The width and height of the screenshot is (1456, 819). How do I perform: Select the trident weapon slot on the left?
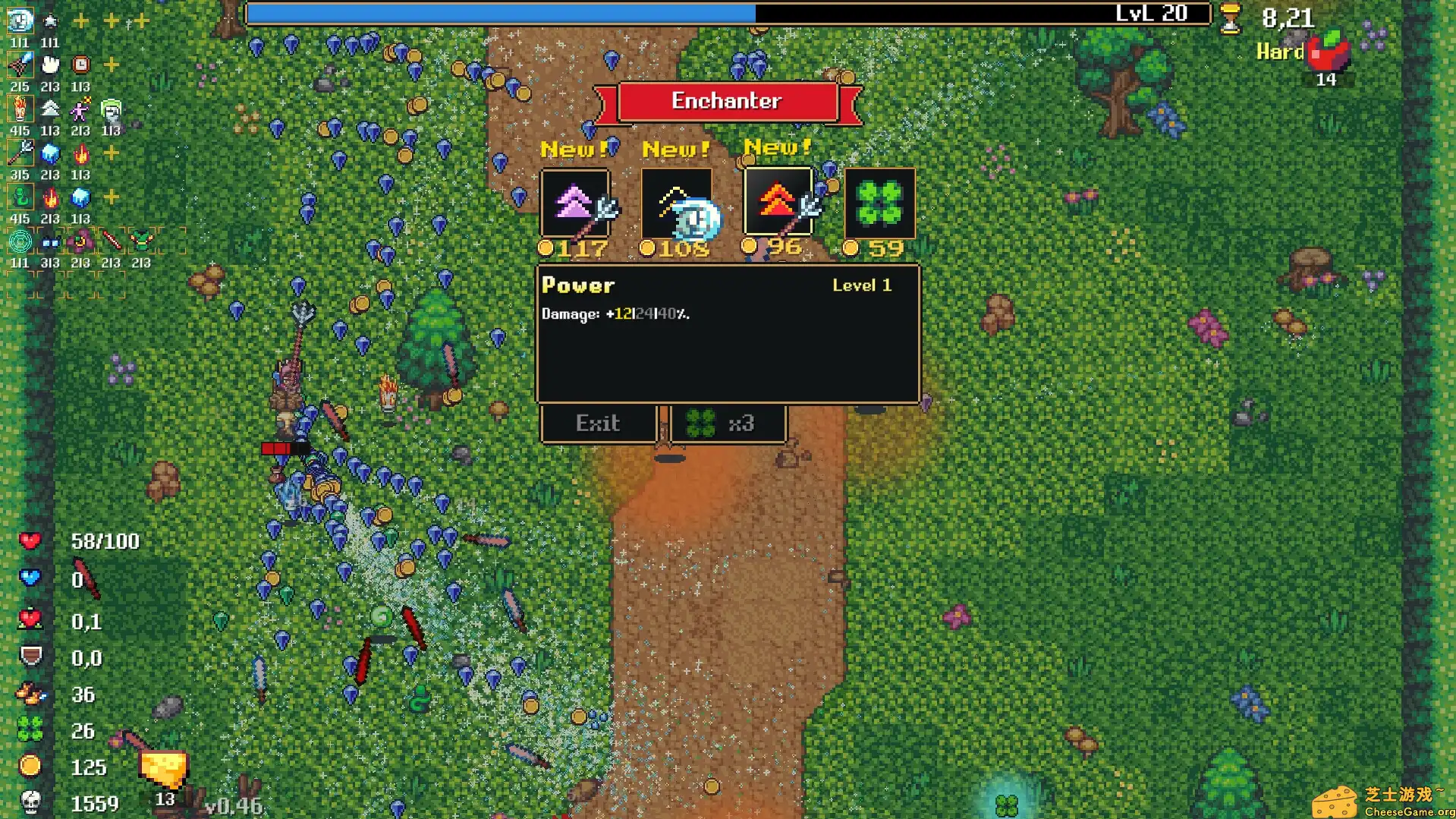[x=20, y=153]
